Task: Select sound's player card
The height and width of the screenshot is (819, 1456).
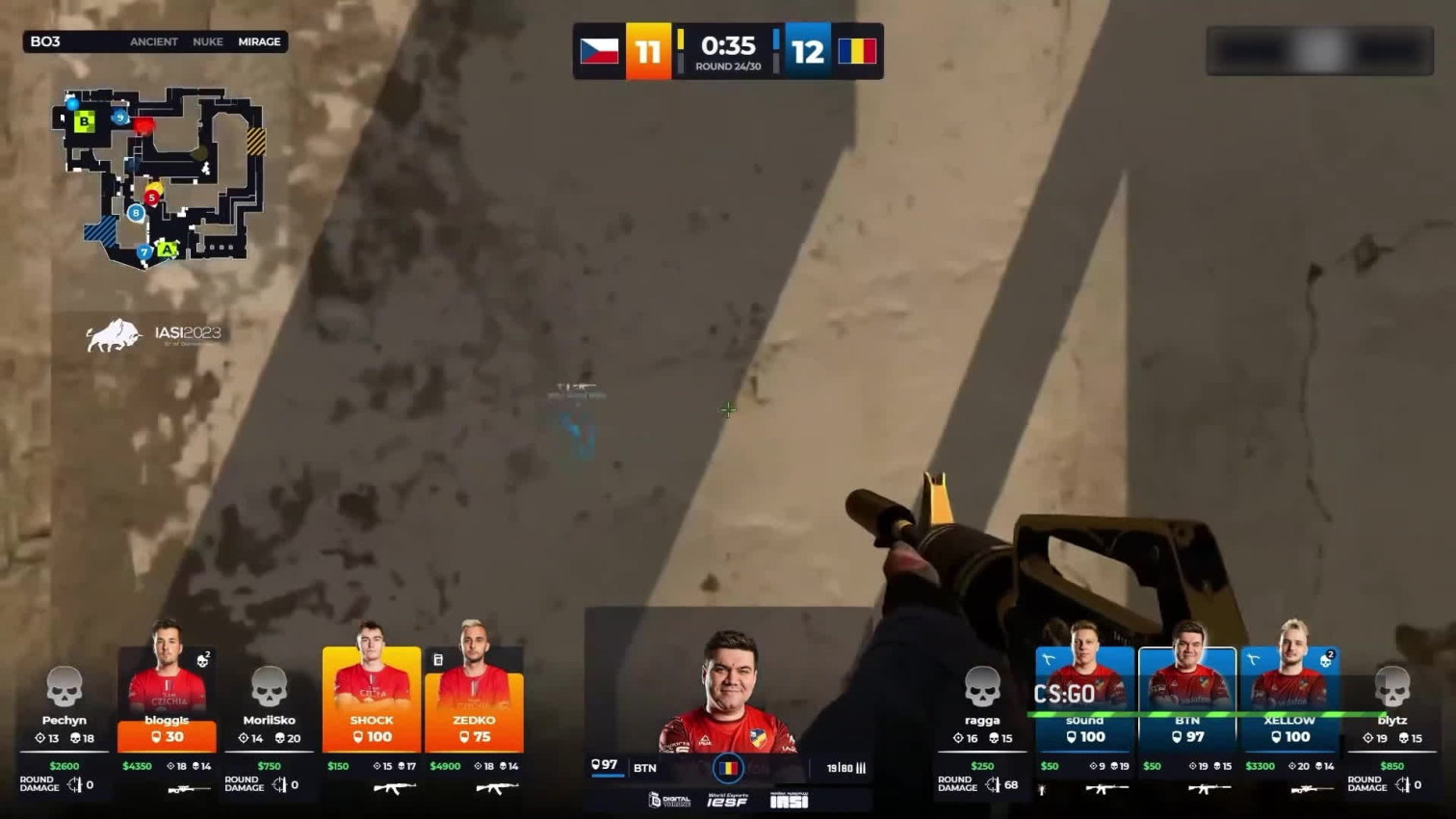Action: click(1084, 699)
